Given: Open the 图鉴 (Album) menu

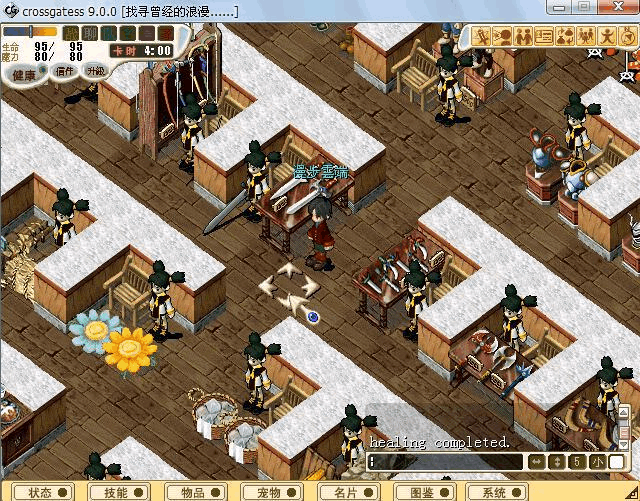Looking at the screenshot, I should [420, 492].
